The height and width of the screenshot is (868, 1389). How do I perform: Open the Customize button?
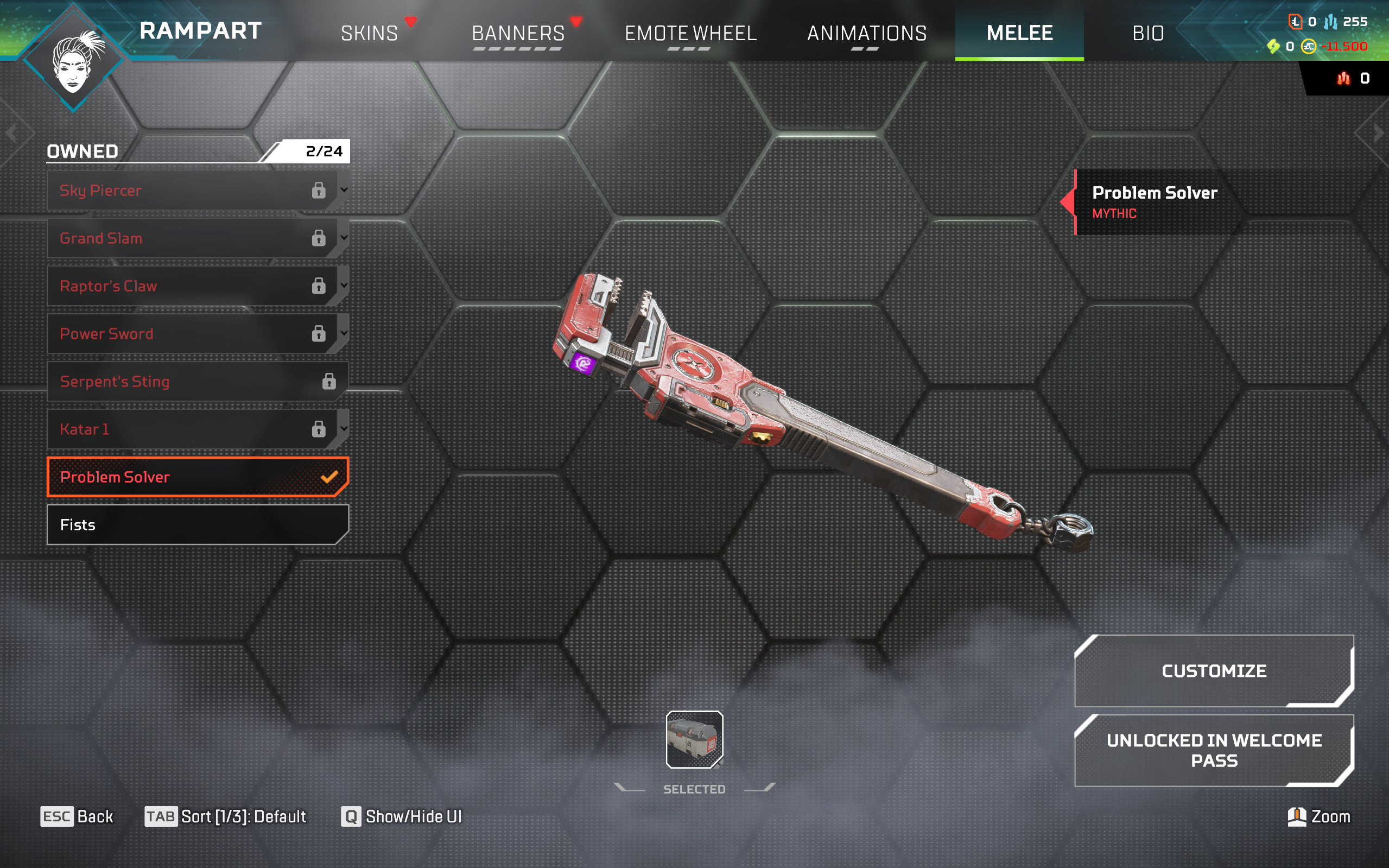[1213, 670]
